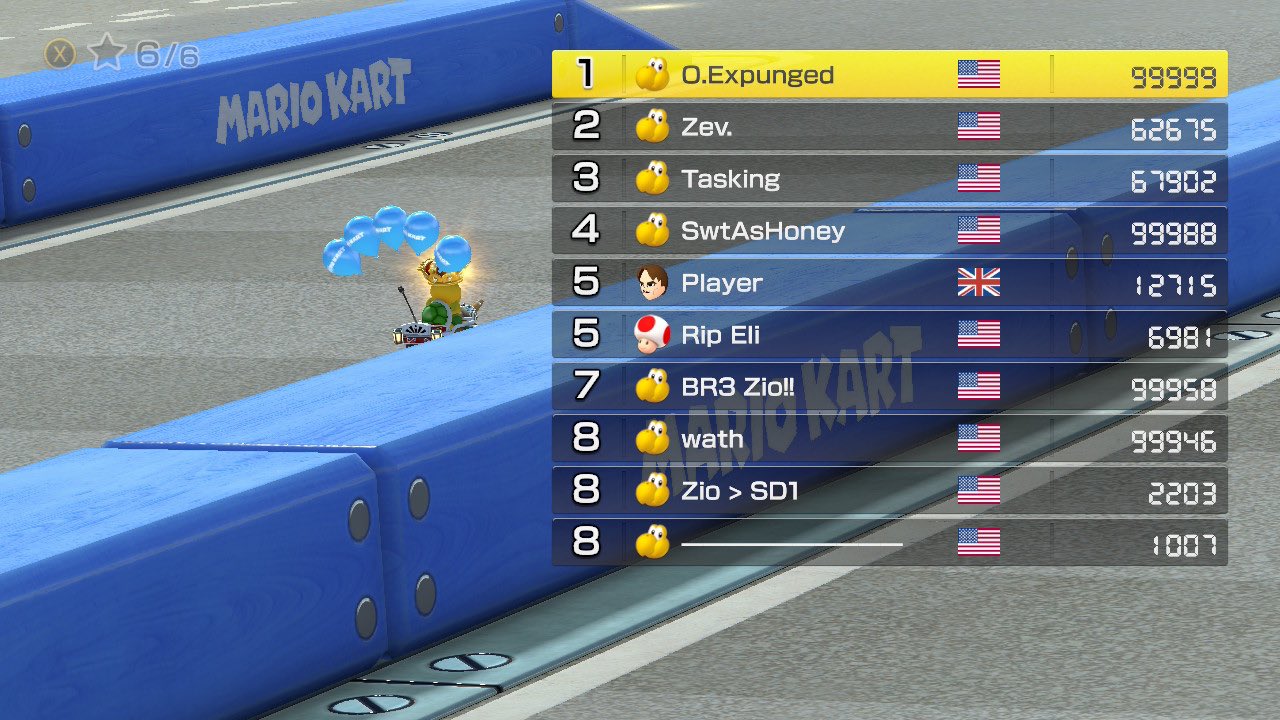Choose the Rip Eli Toad row

[x=889, y=335]
